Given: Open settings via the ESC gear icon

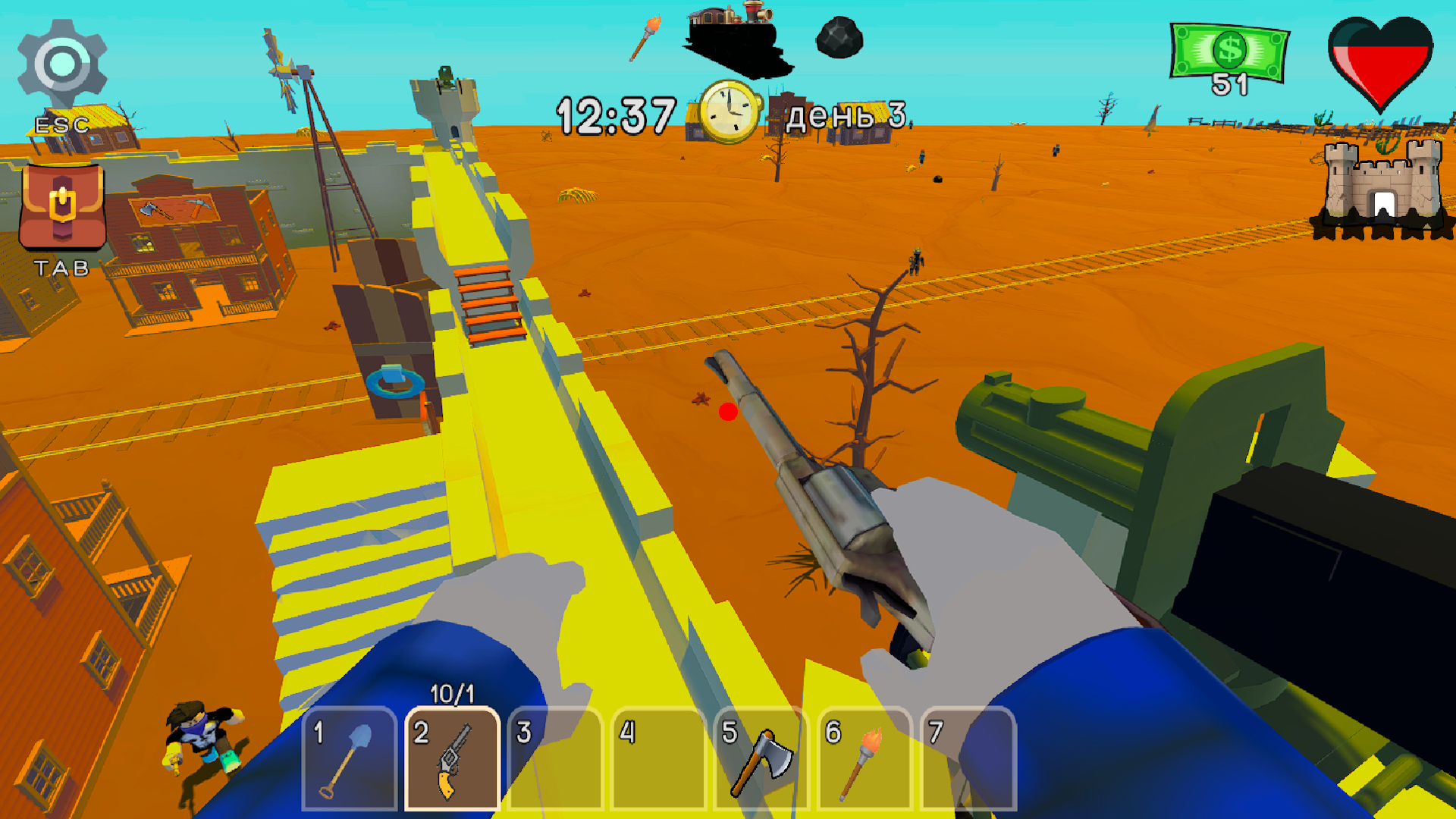Looking at the screenshot, I should [61, 61].
